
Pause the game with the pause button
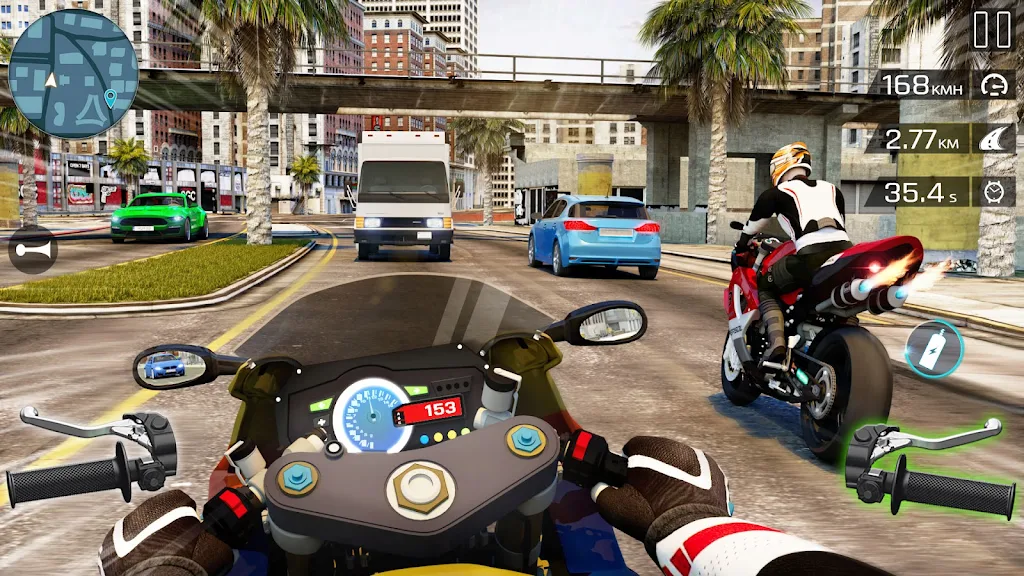pyautogui.click(x=992, y=30)
